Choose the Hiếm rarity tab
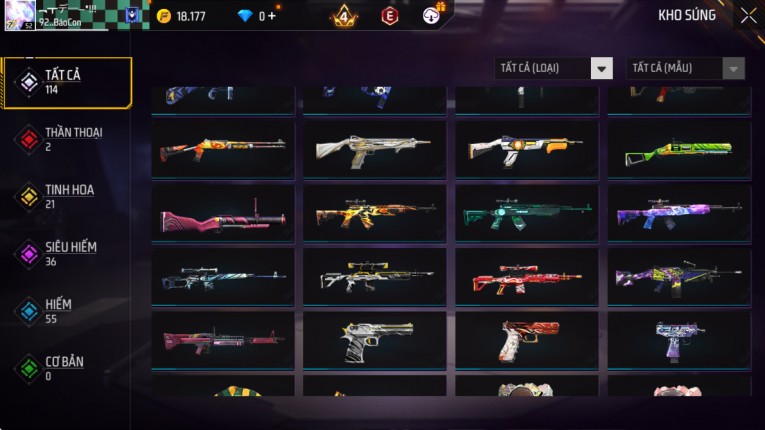The height and width of the screenshot is (430, 765). pyautogui.click(x=66, y=311)
